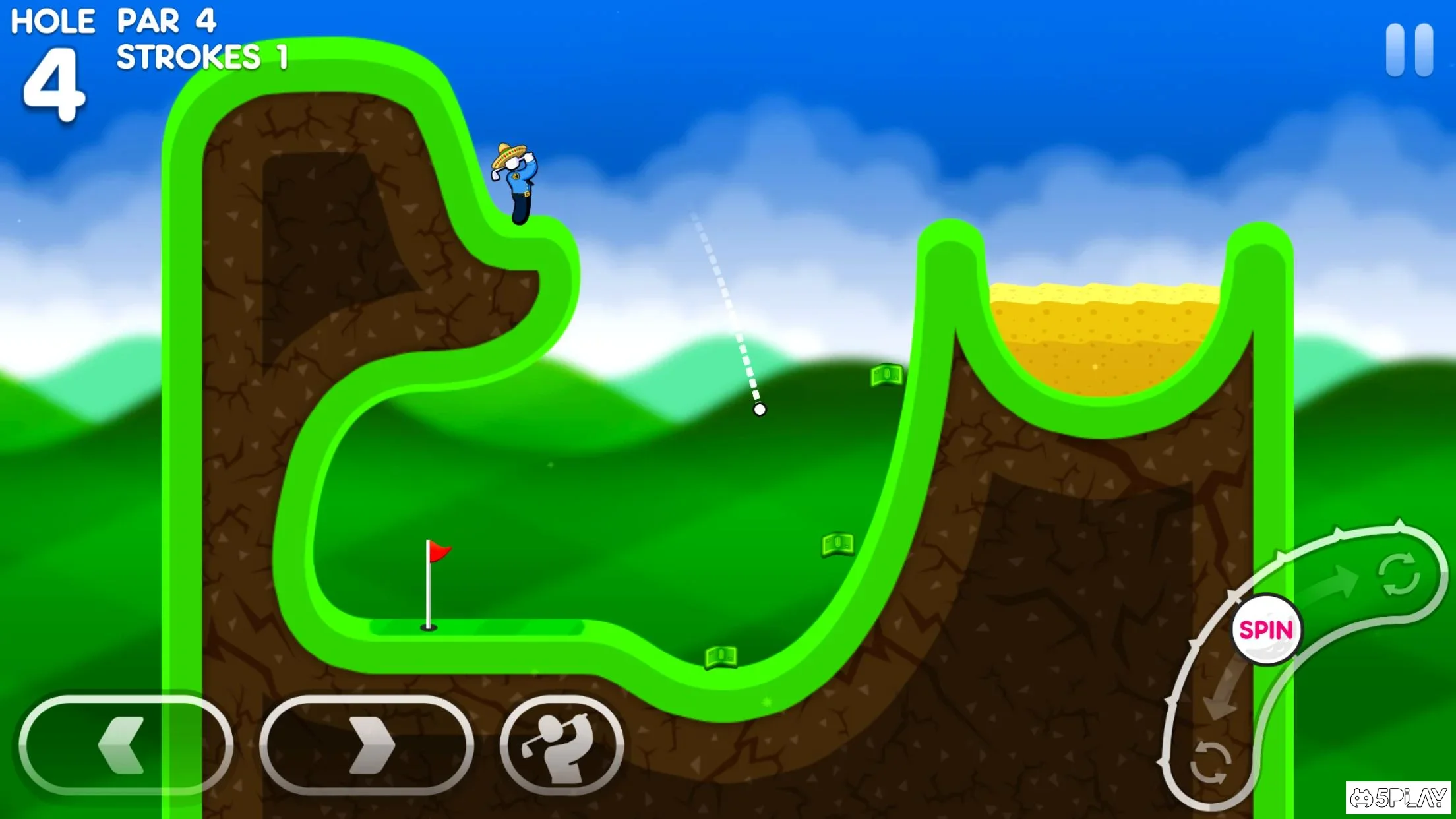Apply spin with the upper rotate arrow
Screen dimensions: 1456x819
[1398, 574]
